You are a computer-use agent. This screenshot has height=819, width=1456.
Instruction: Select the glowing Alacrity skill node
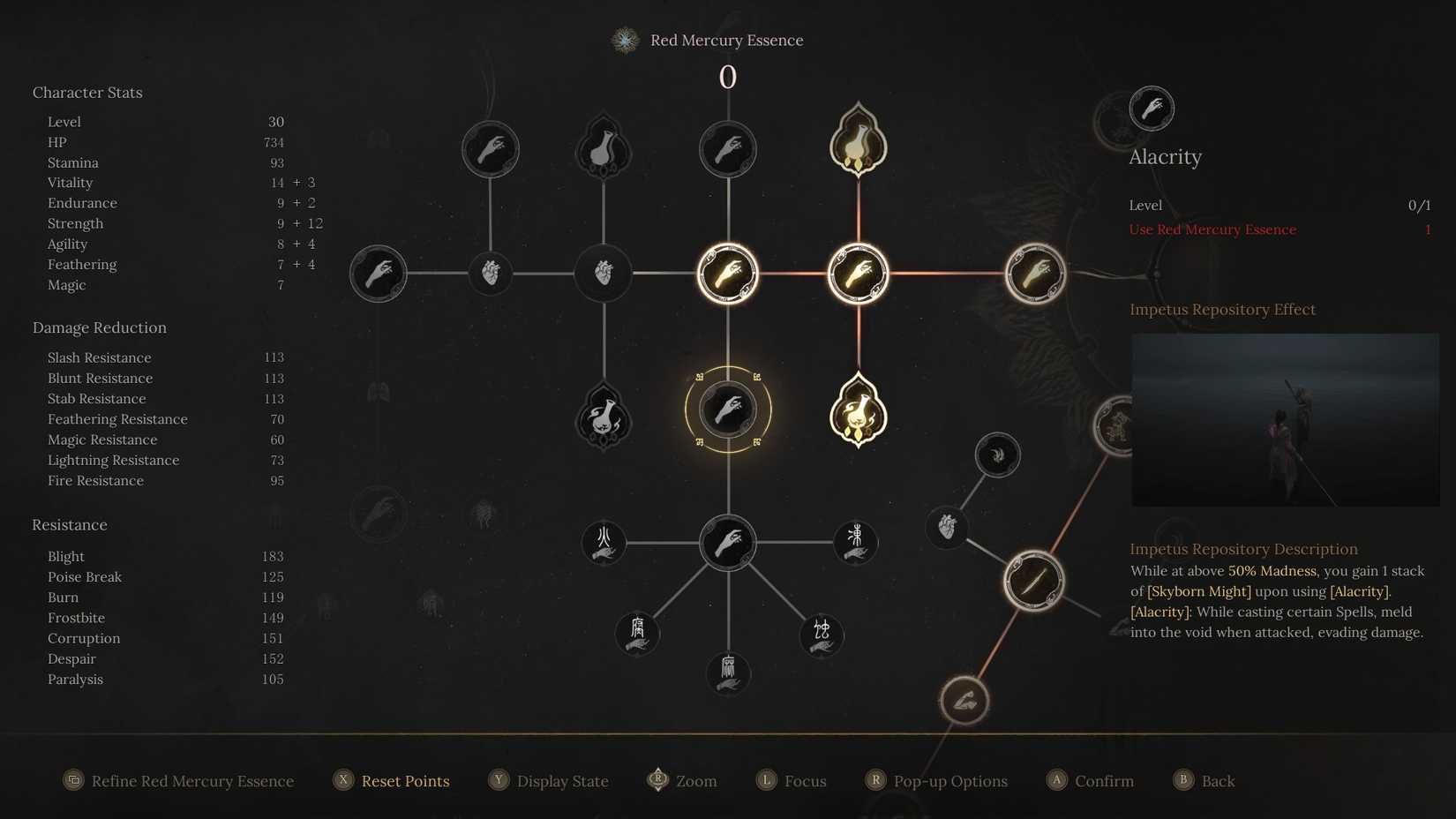click(728, 410)
